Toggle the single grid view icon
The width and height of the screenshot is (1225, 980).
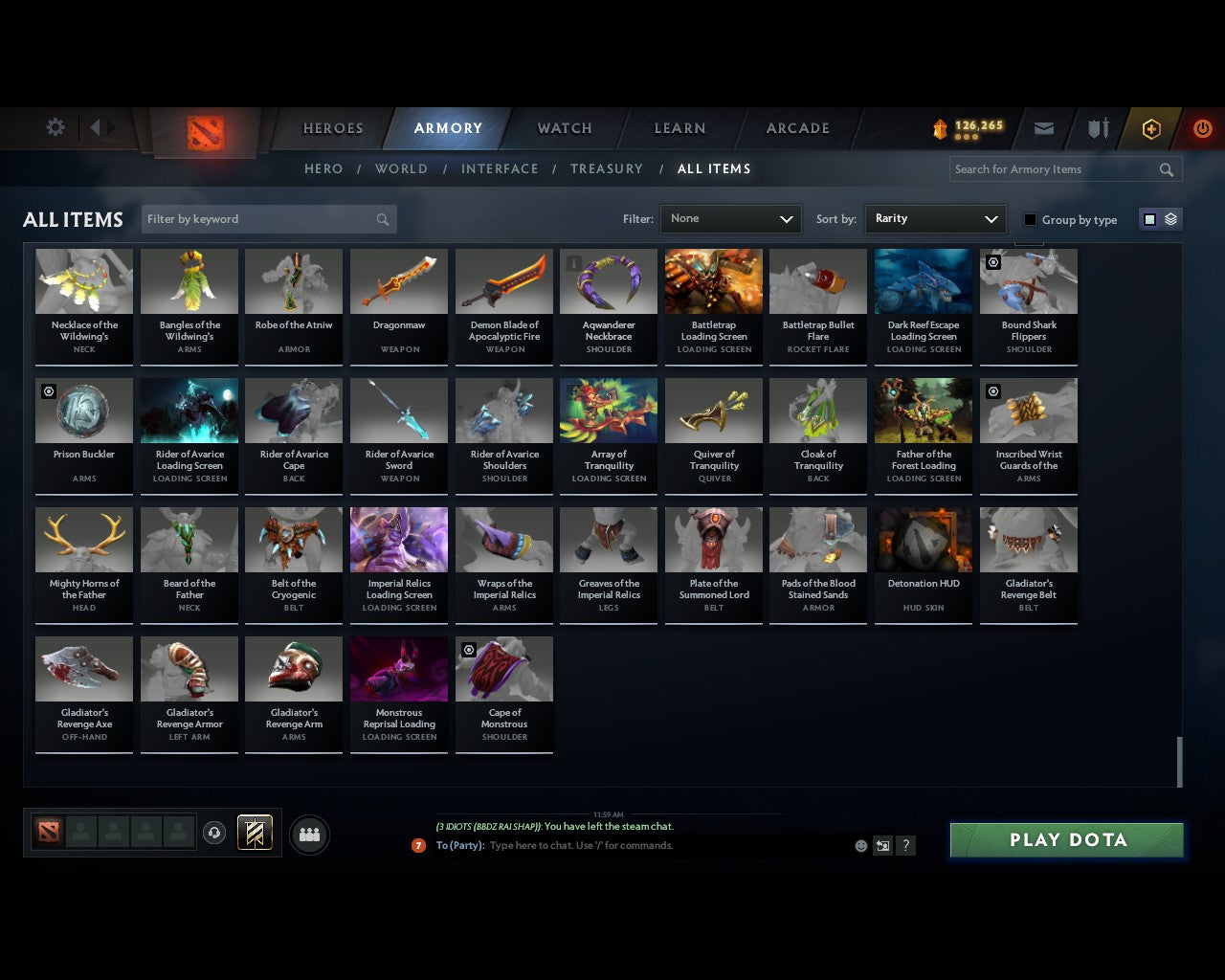coord(1148,218)
